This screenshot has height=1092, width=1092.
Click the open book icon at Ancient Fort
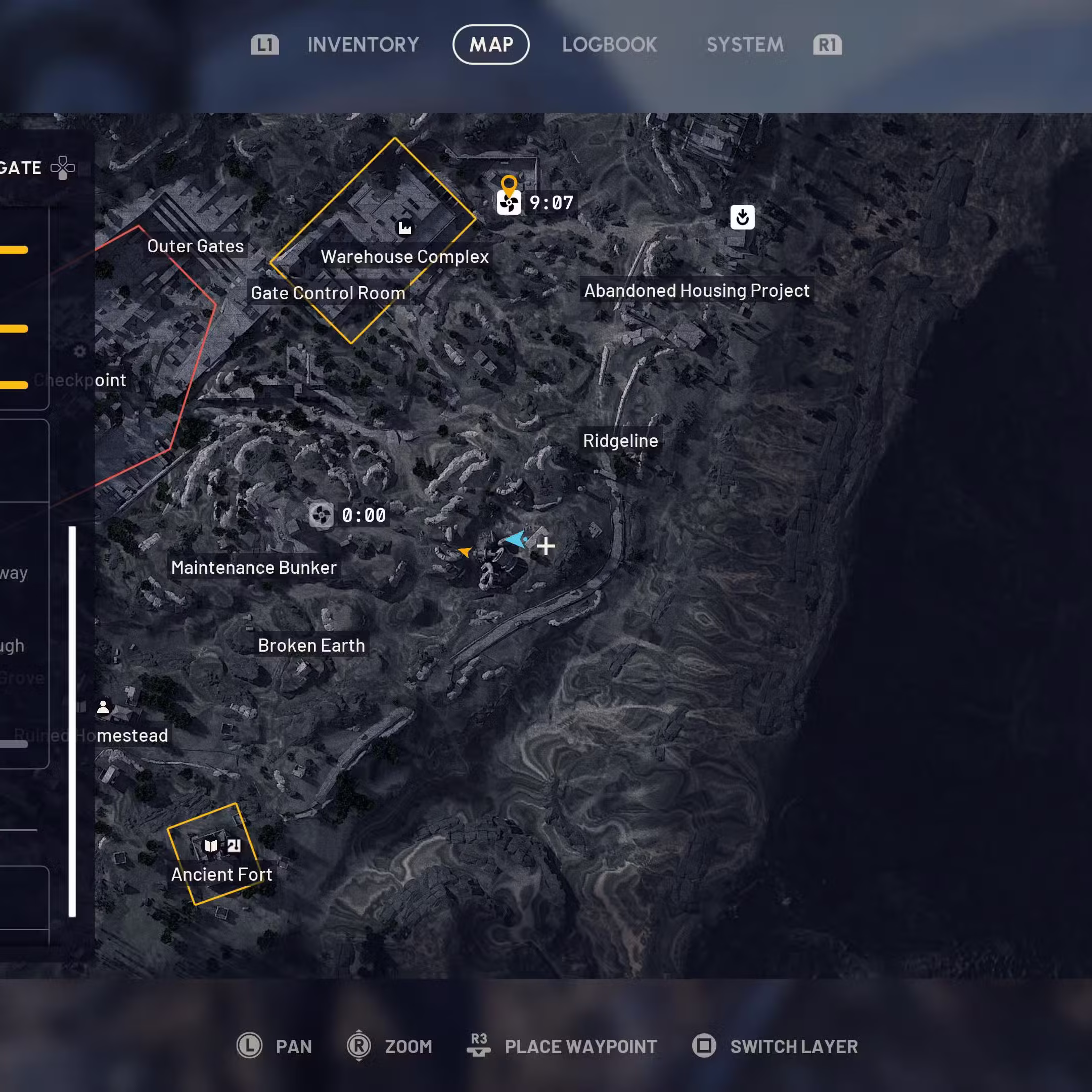tap(211, 845)
